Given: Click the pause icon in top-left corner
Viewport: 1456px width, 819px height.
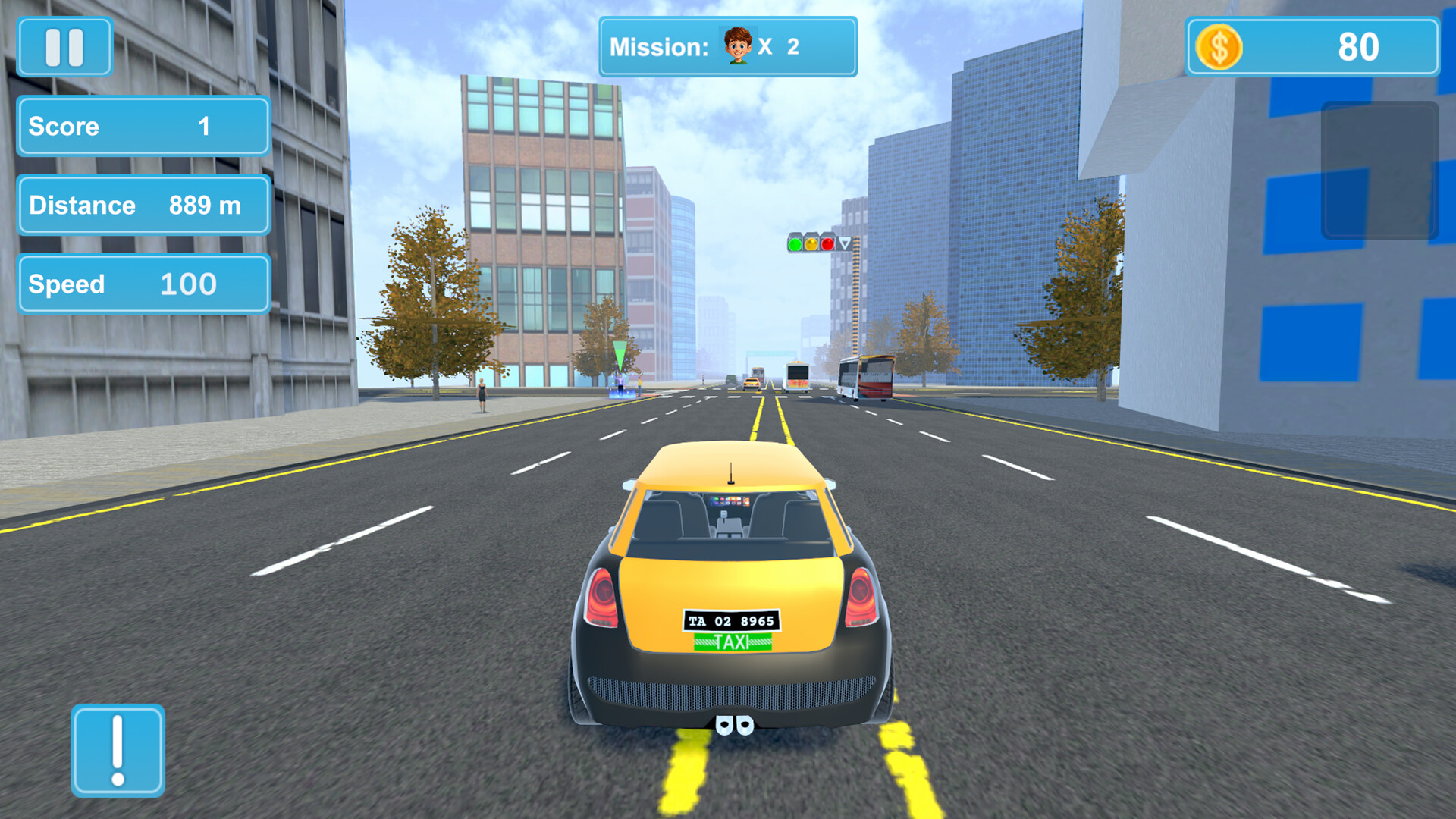Looking at the screenshot, I should click(64, 47).
